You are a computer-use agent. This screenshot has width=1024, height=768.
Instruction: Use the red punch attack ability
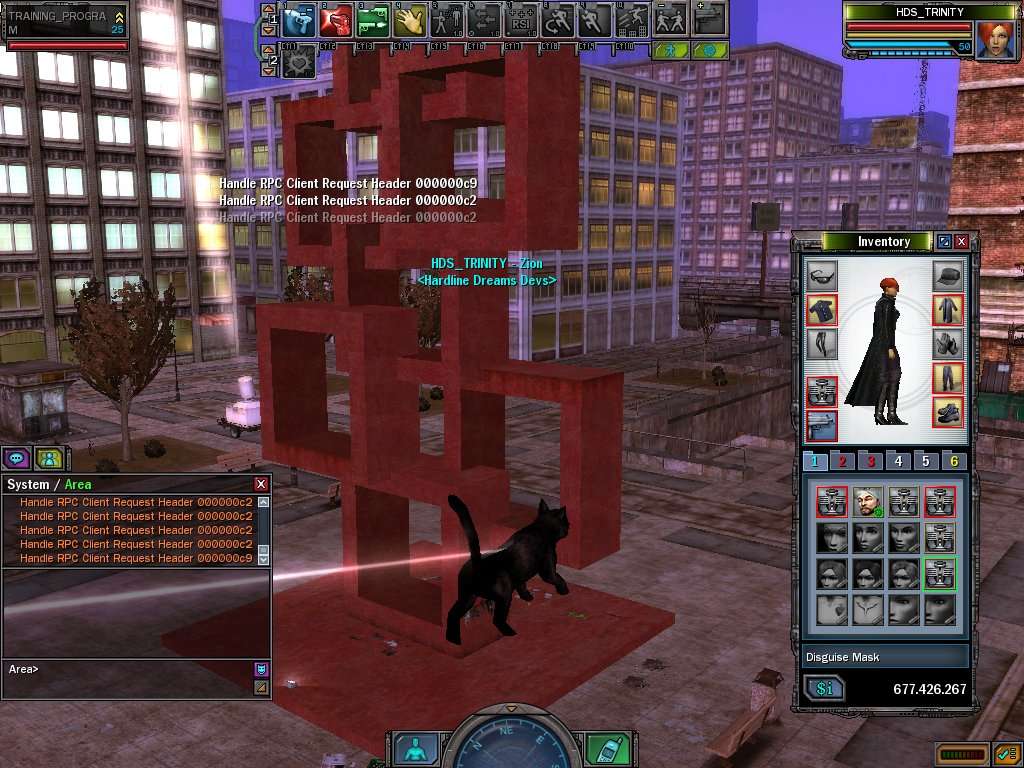pyautogui.click(x=335, y=19)
